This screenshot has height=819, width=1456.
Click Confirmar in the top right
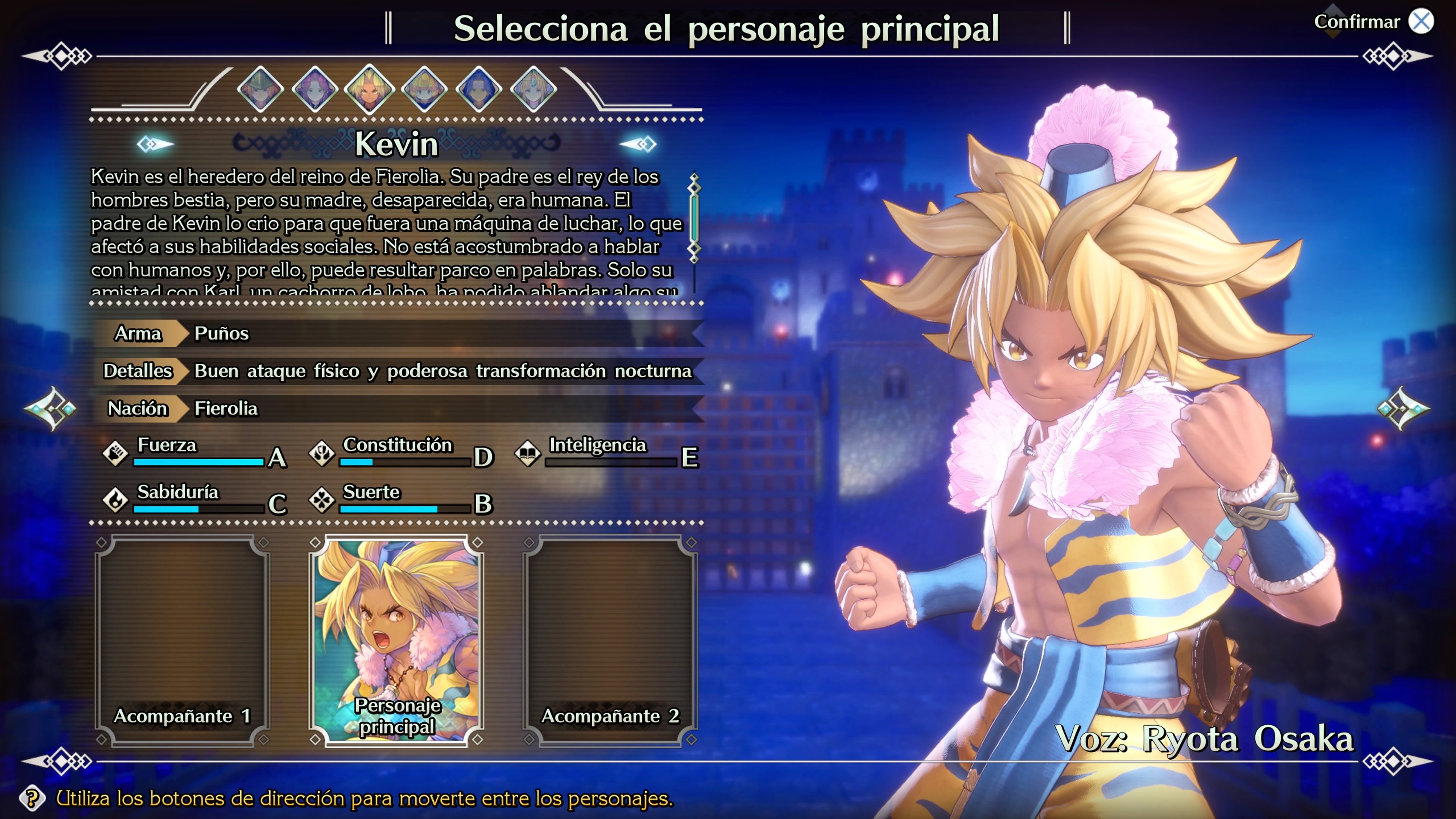(x=1358, y=22)
